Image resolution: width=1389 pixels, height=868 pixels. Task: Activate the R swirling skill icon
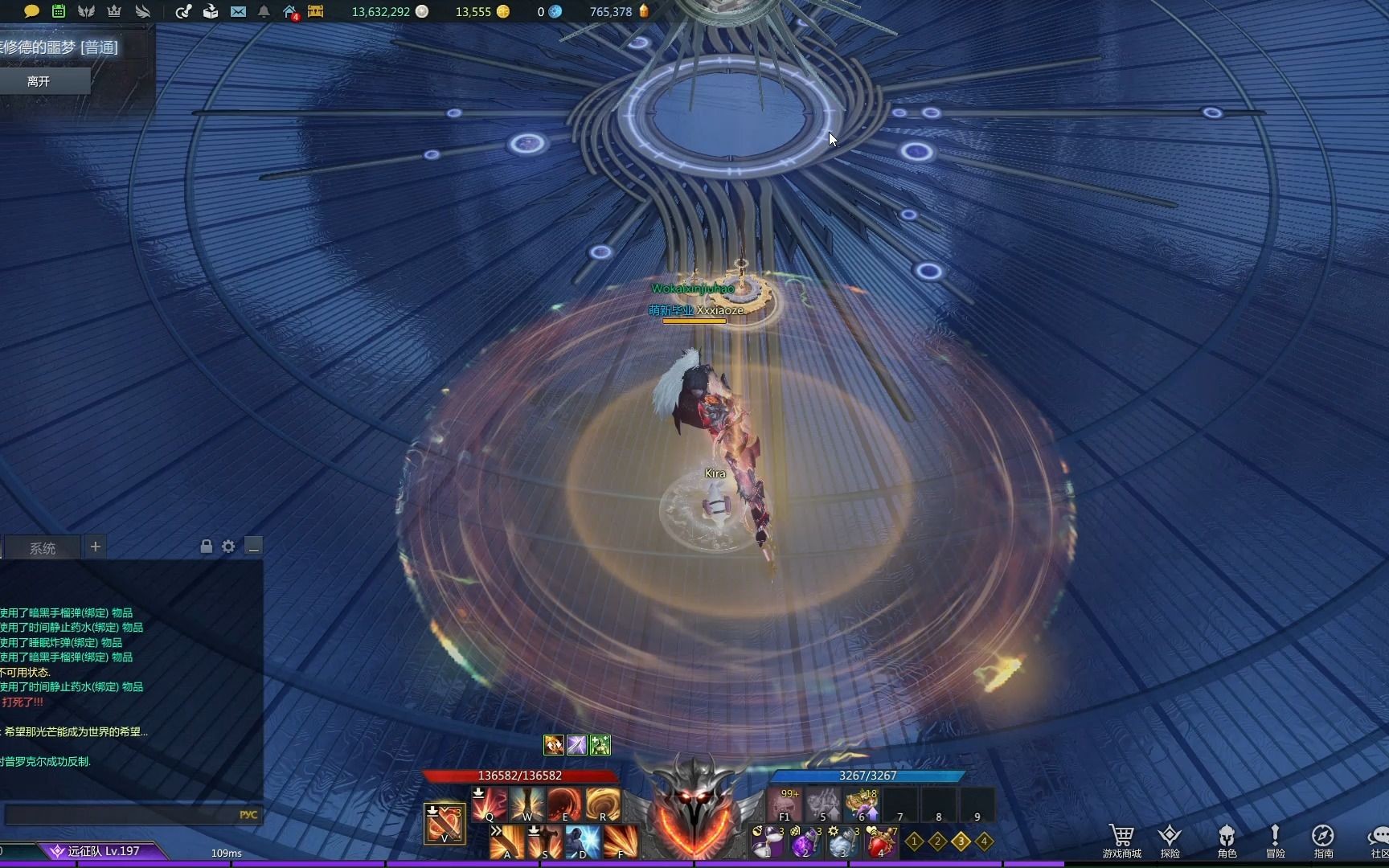click(x=603, y=805)
